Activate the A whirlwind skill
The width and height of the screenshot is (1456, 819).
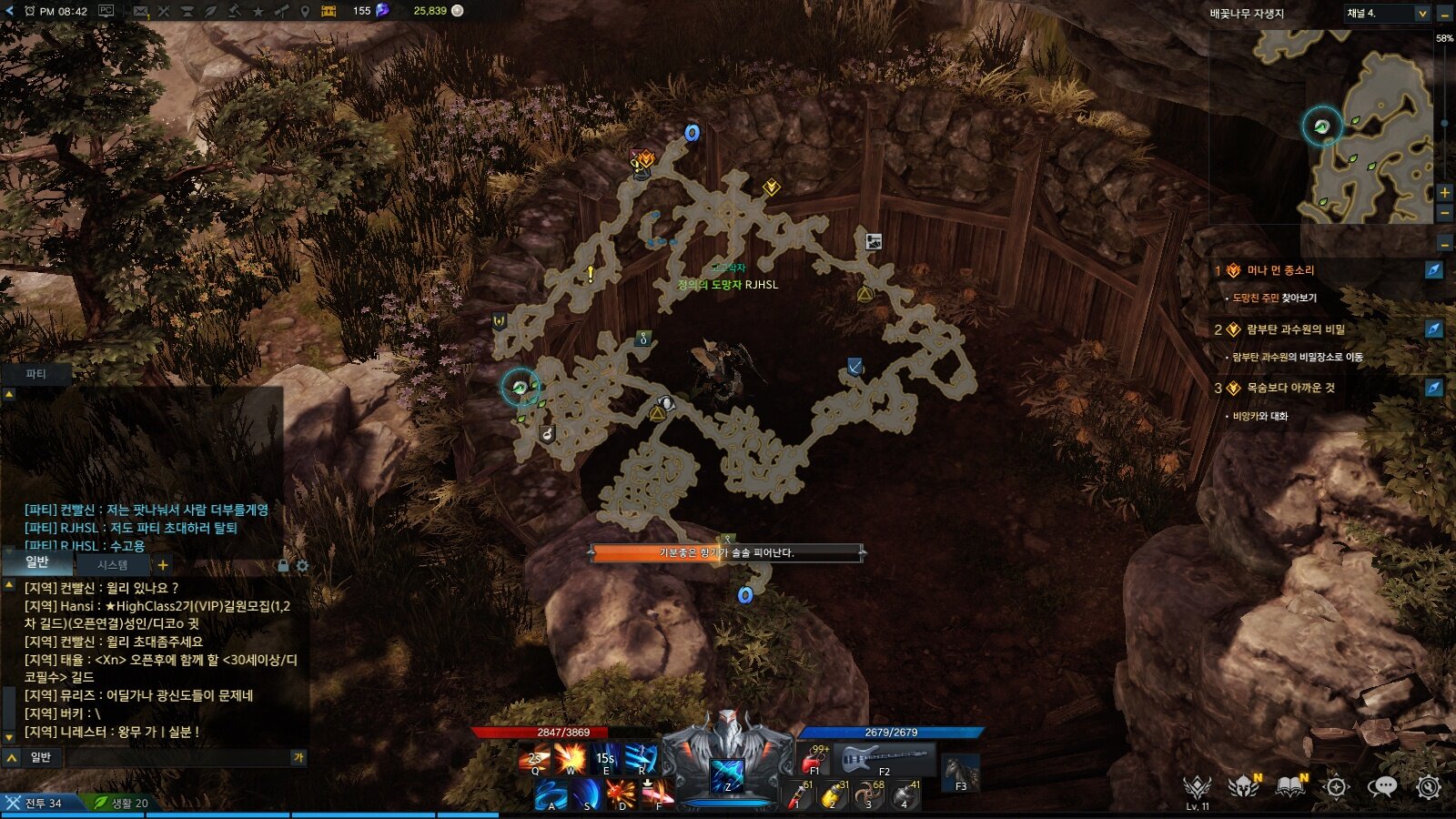pyautogui.click(x=551, y=794)
